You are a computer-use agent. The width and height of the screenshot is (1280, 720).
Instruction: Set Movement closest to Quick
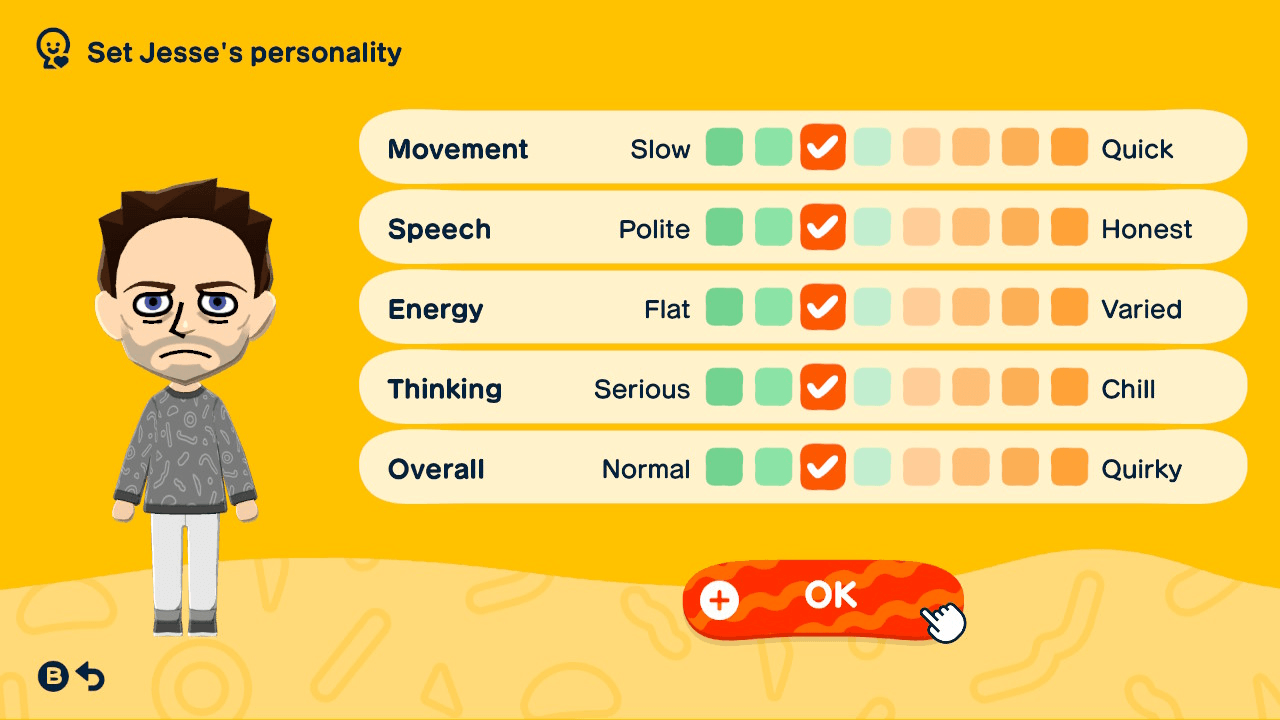pyautogui.click(x=1069, y=147)
